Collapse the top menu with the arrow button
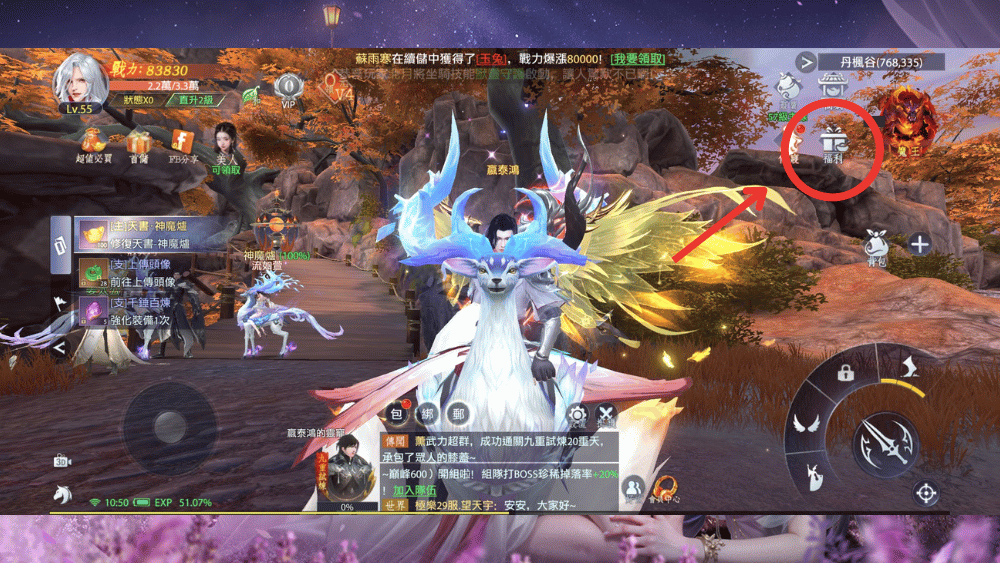Viewport: 1000px width, 563px height. click(806, 62)
